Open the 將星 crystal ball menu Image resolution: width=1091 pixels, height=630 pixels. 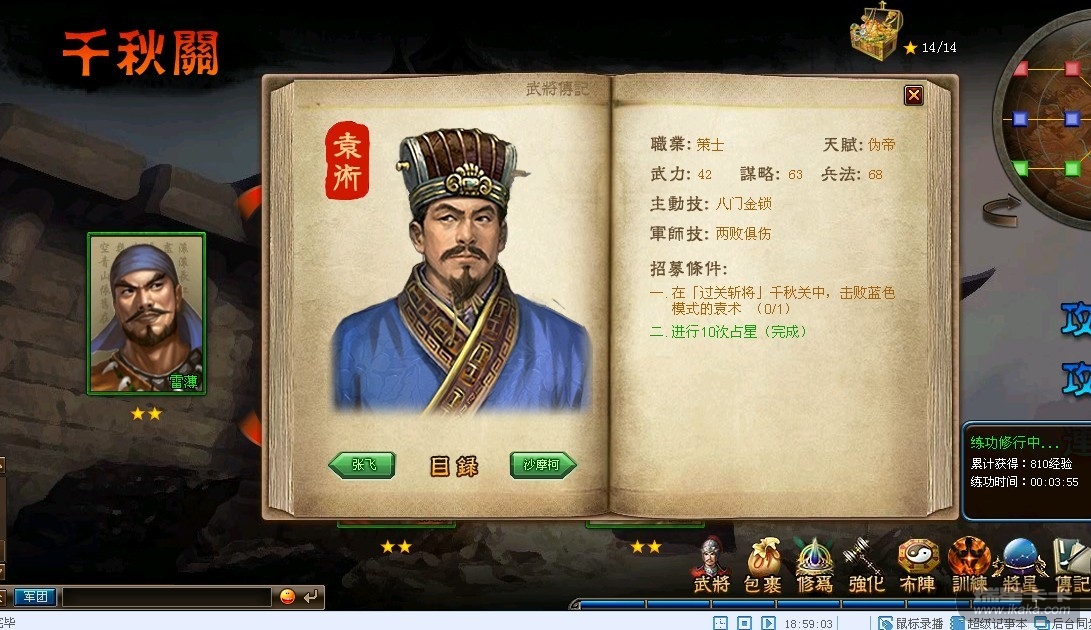tap(1020, 566)
